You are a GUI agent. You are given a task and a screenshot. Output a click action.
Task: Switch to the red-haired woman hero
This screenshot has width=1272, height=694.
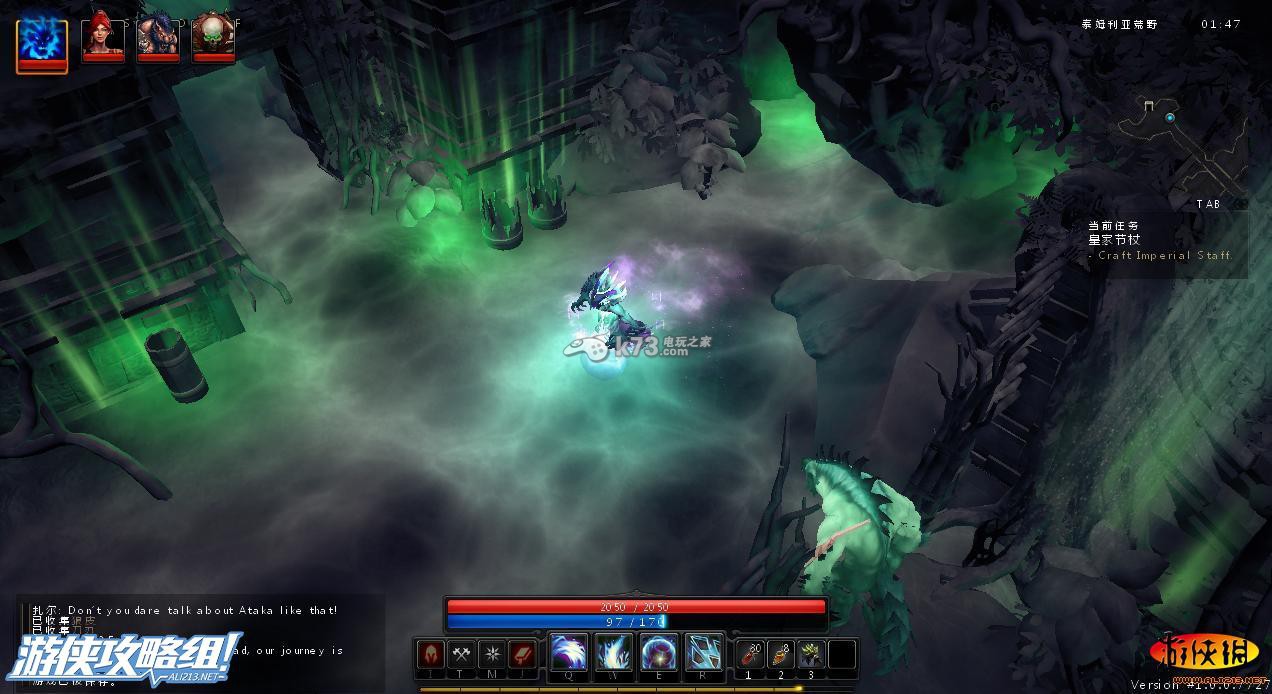pyautogui.click(x=104, y=36)
